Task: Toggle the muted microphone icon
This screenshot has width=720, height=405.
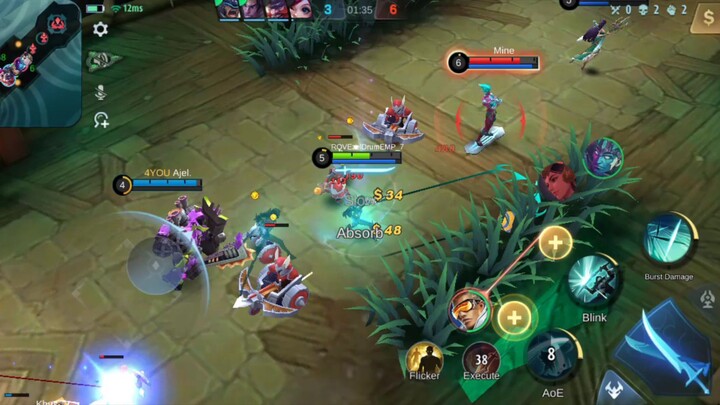Action: pyautogui.click(x=100, y=91)
